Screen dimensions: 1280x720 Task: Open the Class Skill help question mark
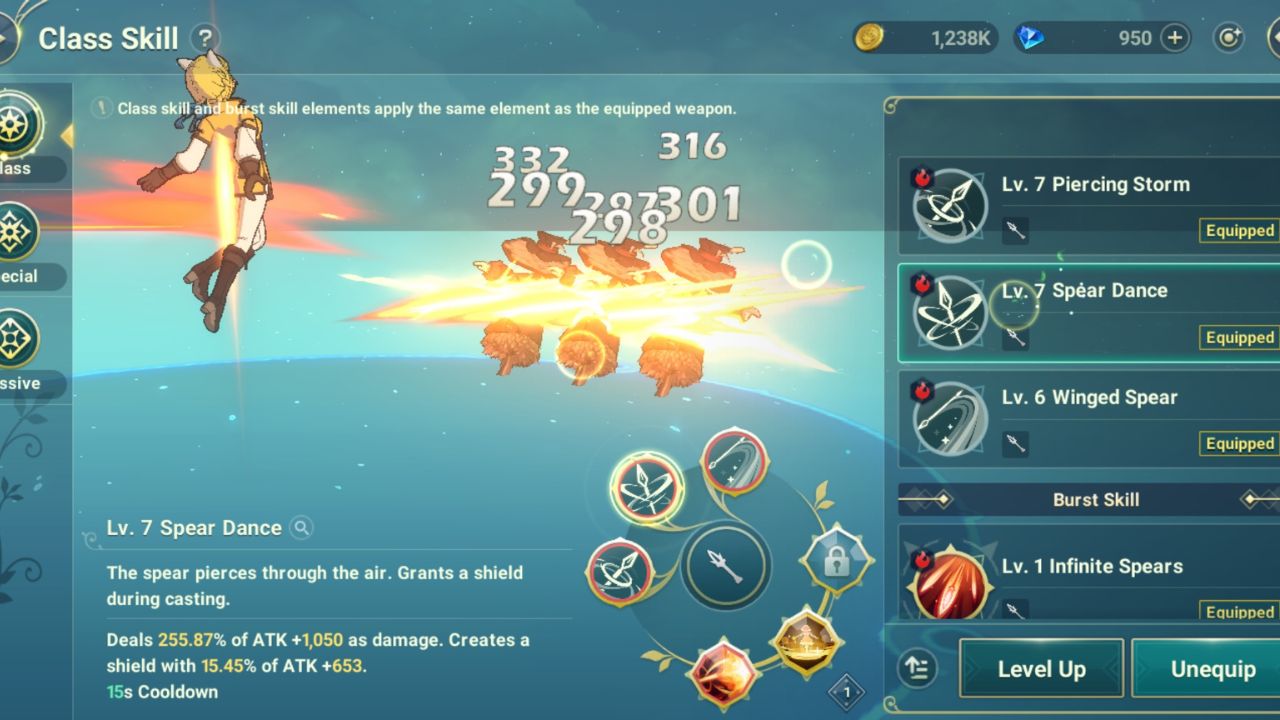[206, 37]
